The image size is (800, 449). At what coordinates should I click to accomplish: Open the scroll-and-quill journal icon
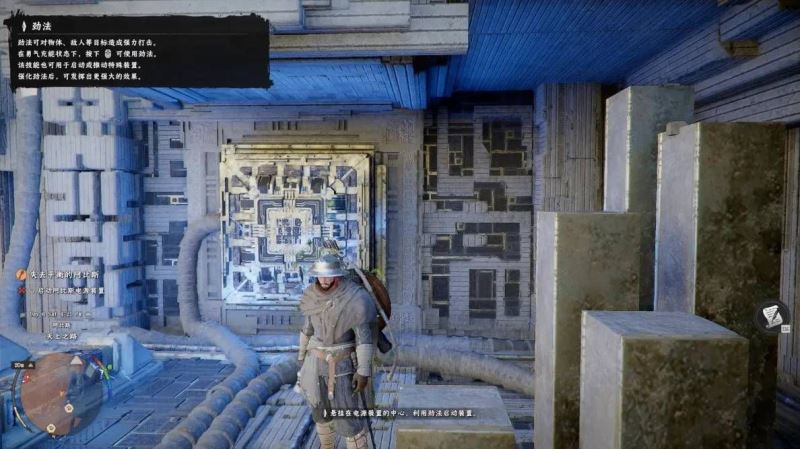772,317
